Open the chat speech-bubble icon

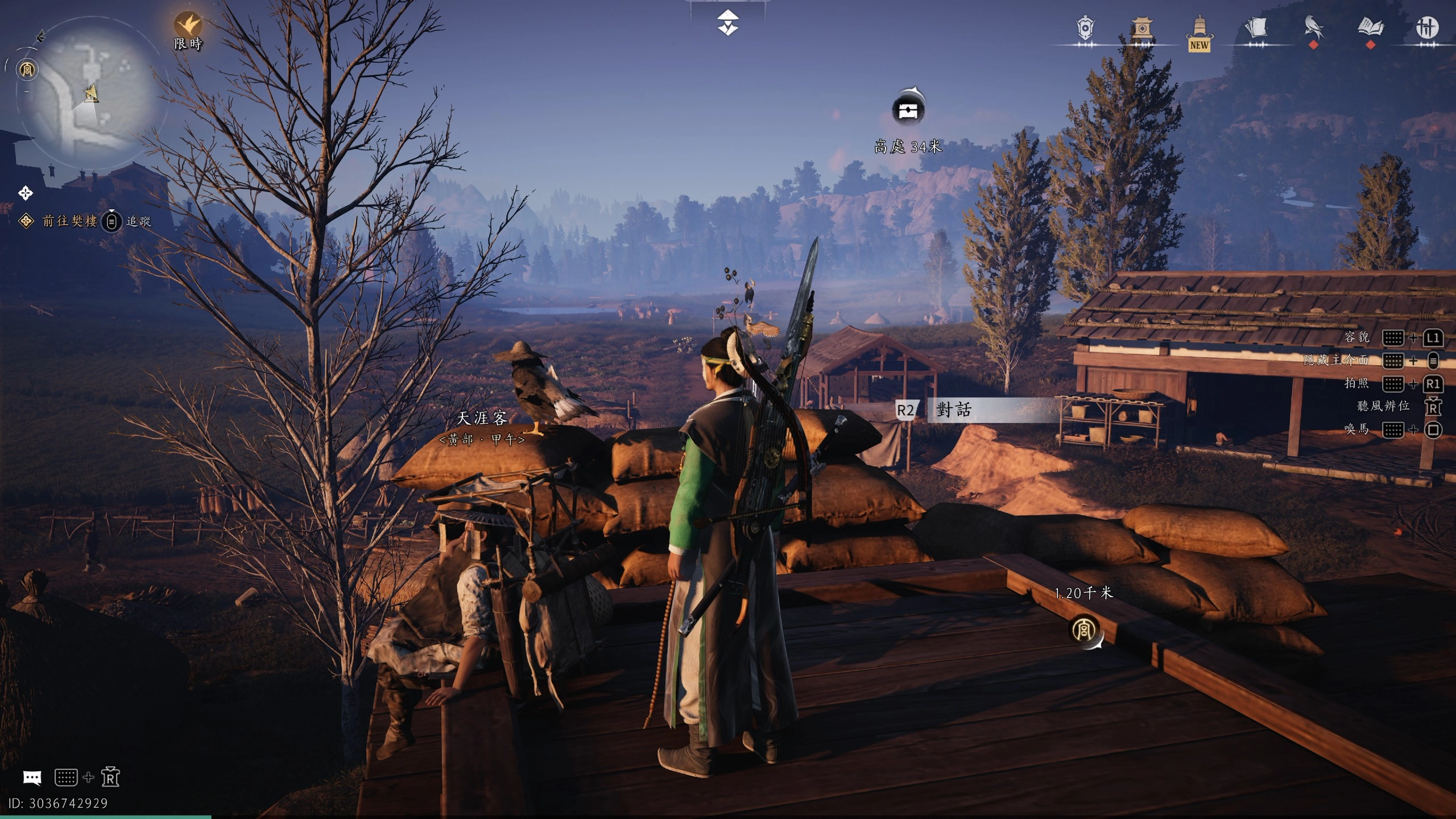[x=32, y=777]
